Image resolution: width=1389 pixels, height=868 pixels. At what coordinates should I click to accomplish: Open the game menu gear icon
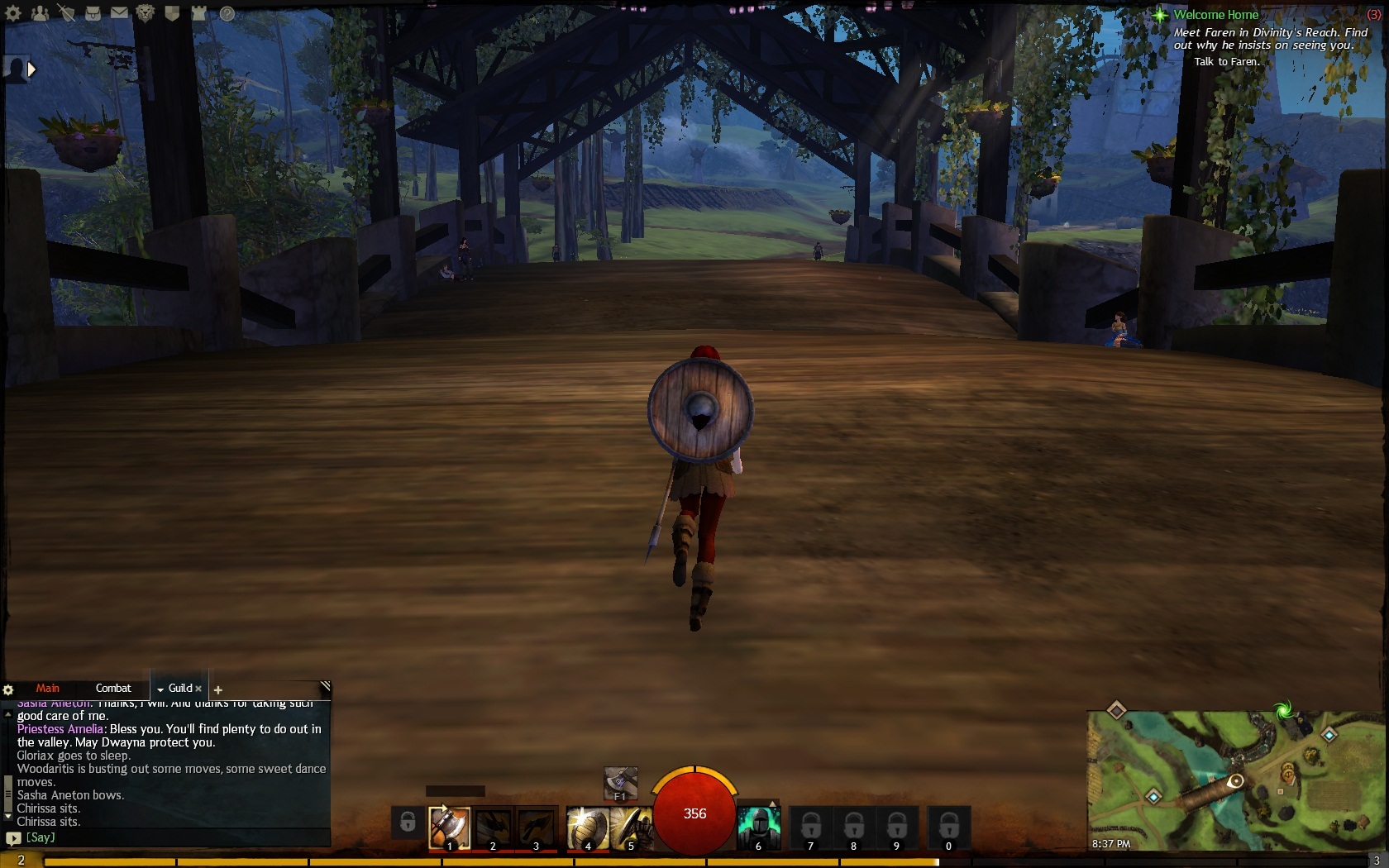point(13,13)
